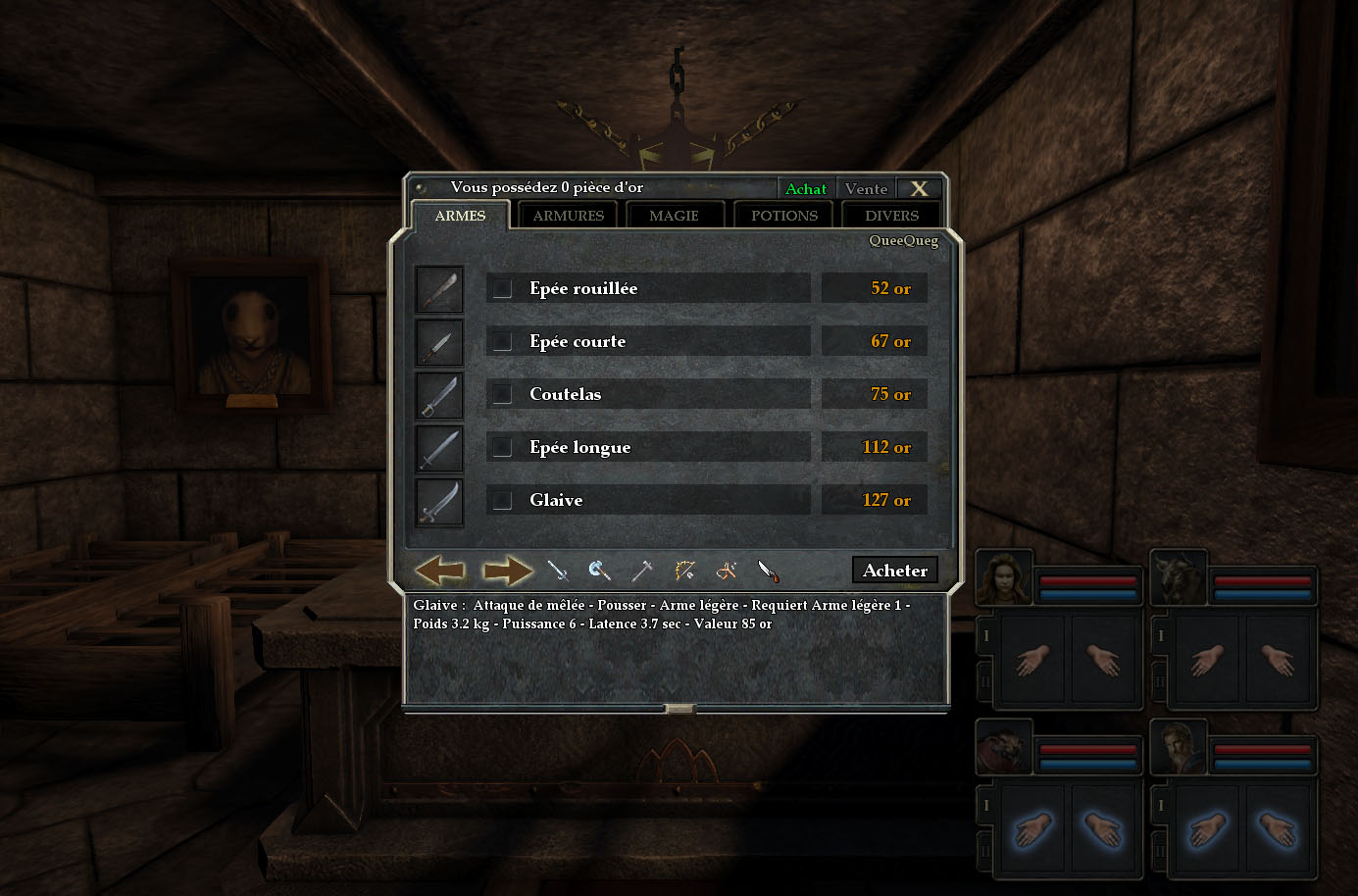Filter by the bow weapon icon
The height and width of the screenshot is (896, 1358).
coord(684,571)
